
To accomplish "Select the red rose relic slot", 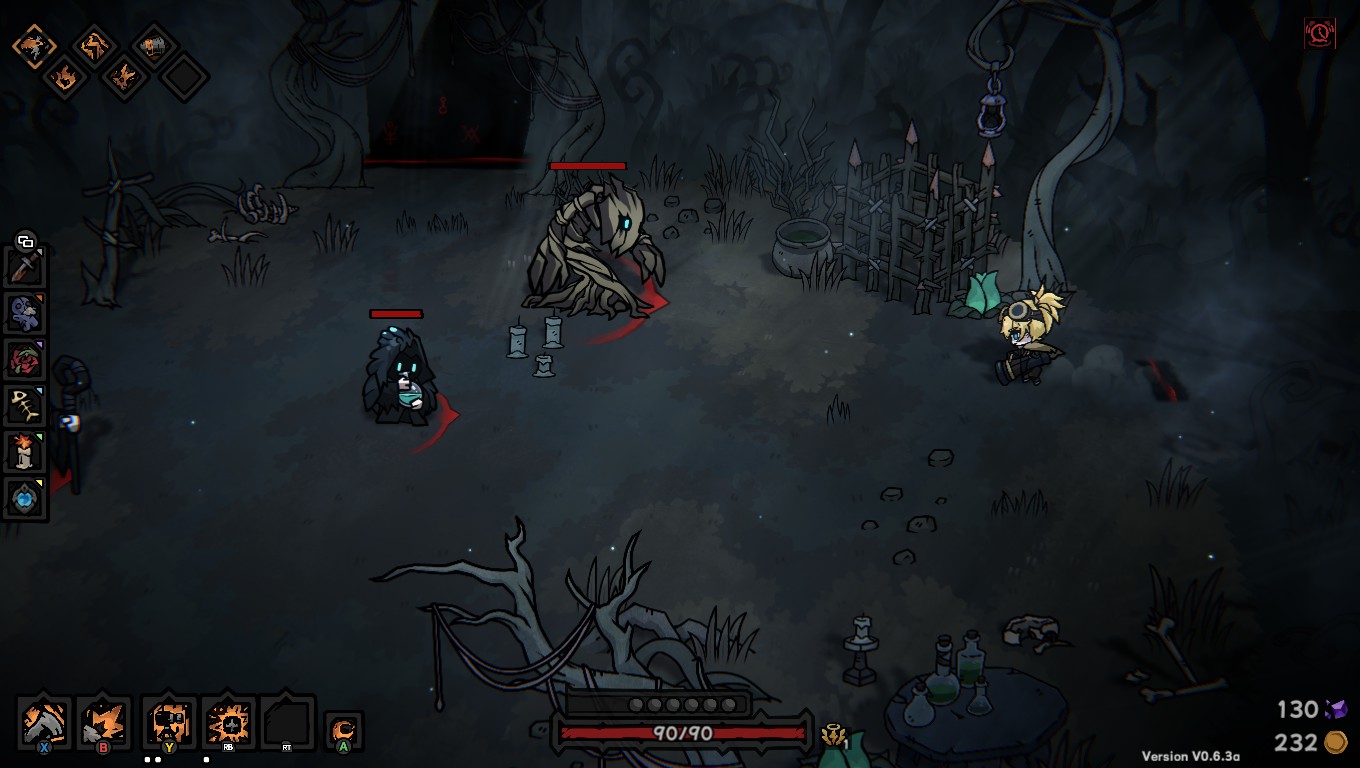I will (25, 359).
